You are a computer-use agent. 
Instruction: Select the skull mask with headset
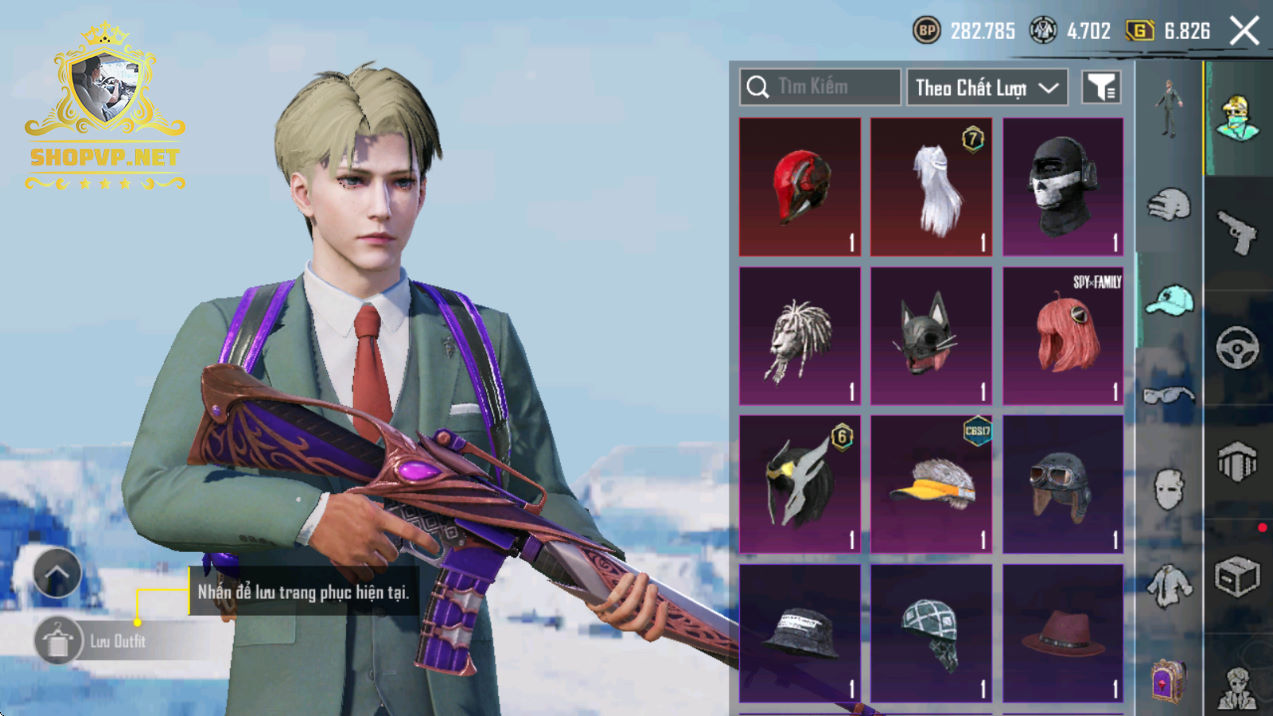[x=1063, y=187]
